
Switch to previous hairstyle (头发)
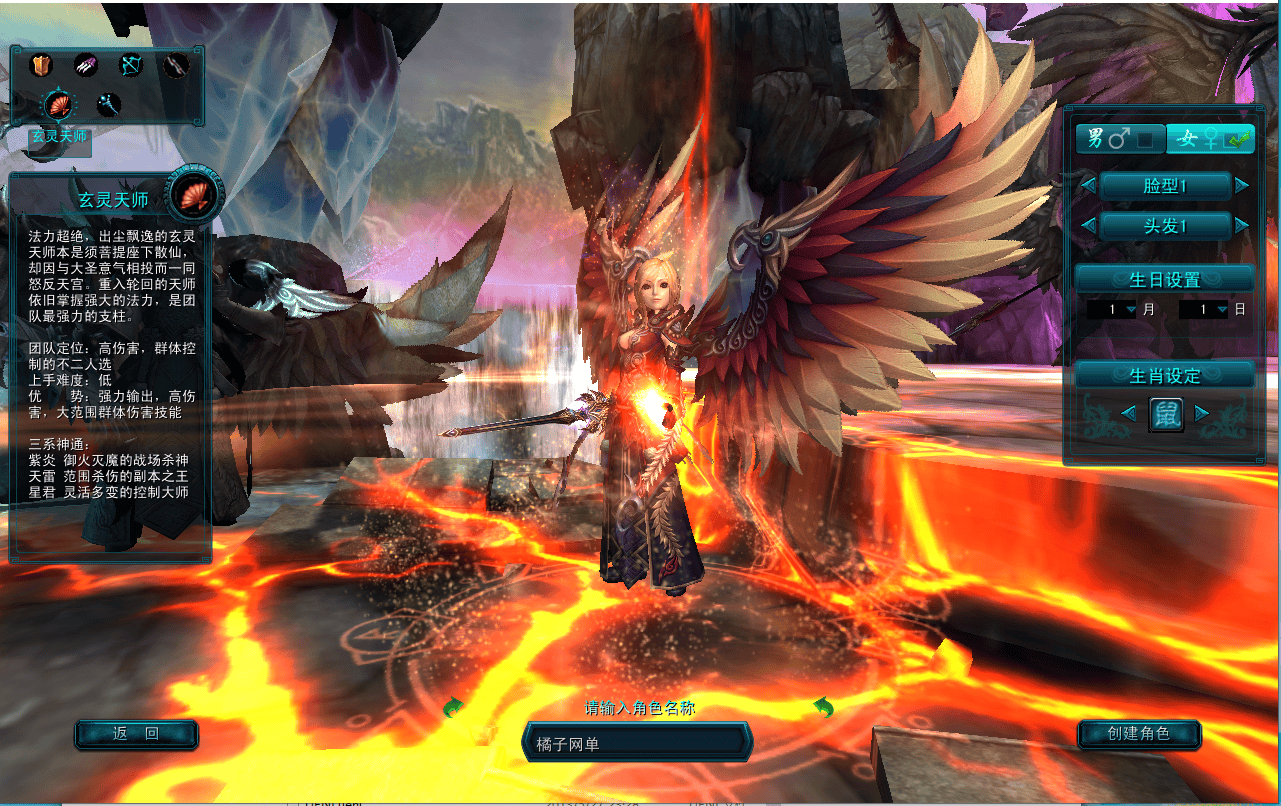(x=1088, y=226)
